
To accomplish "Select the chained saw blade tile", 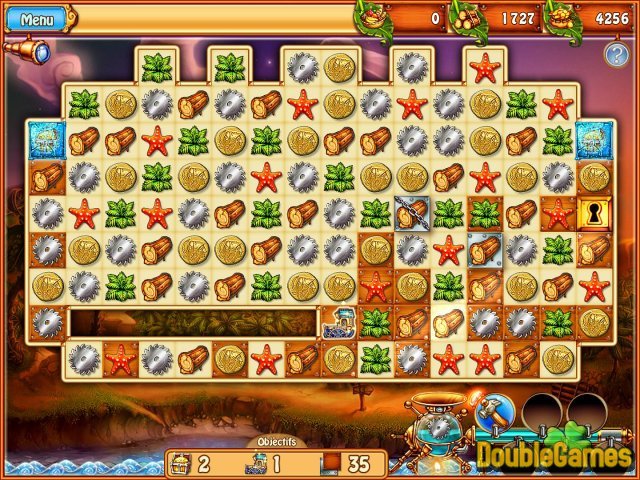I will pyautogui.click(x=411, y=213).
